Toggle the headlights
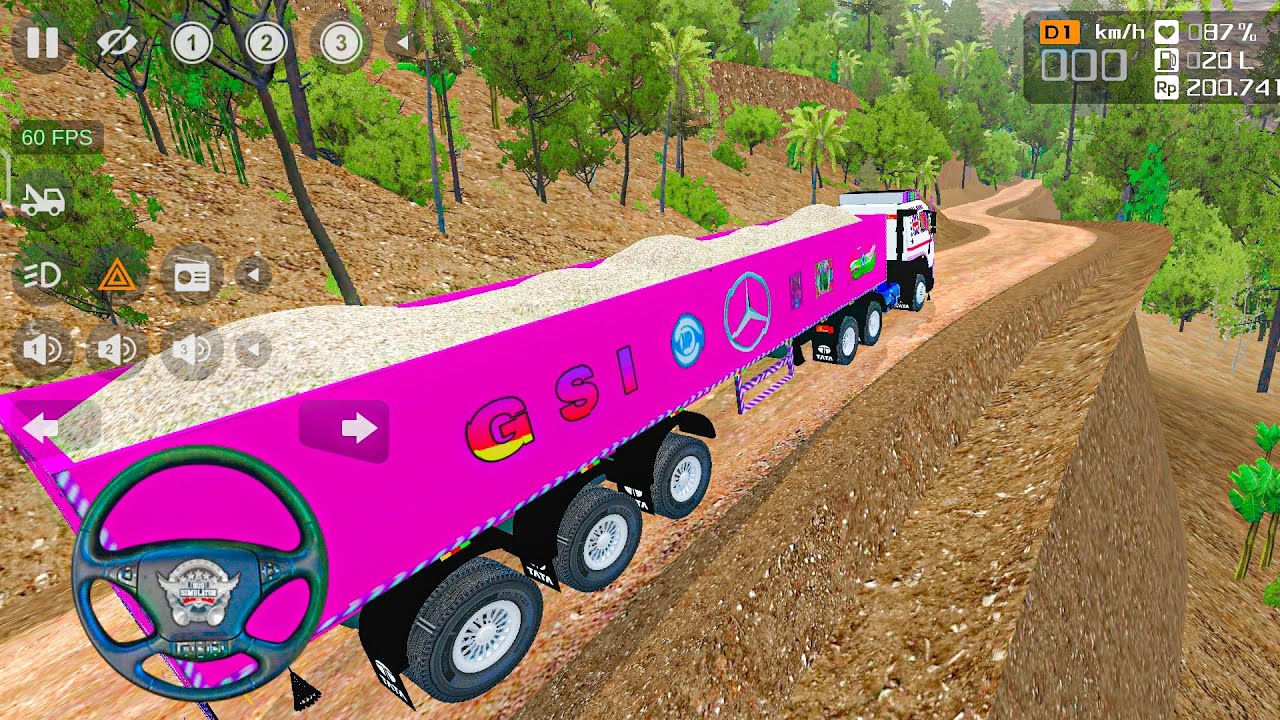1280x720 pixels. tap(42, 275)
